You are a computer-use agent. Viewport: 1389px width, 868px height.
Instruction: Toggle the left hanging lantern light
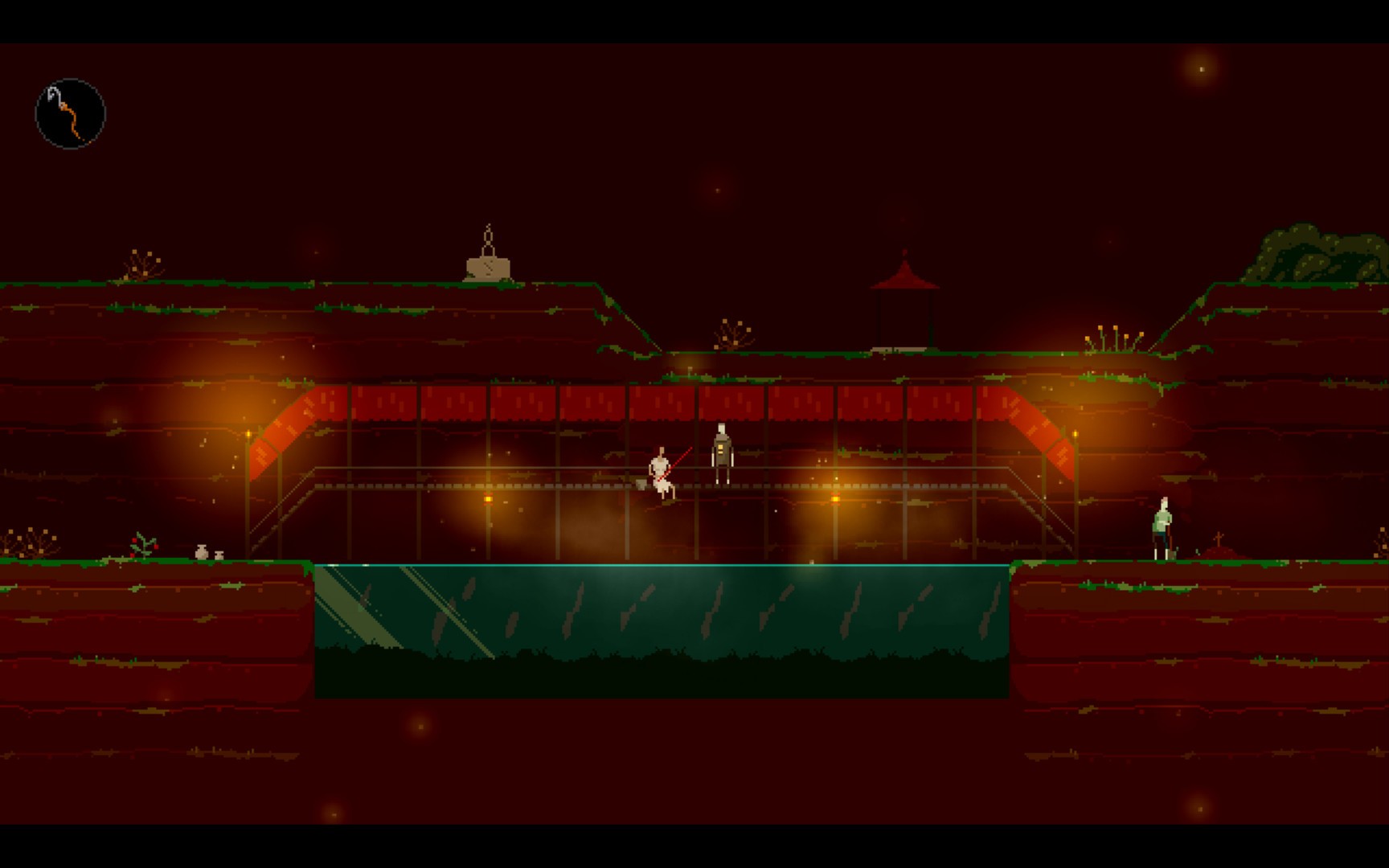250,432
